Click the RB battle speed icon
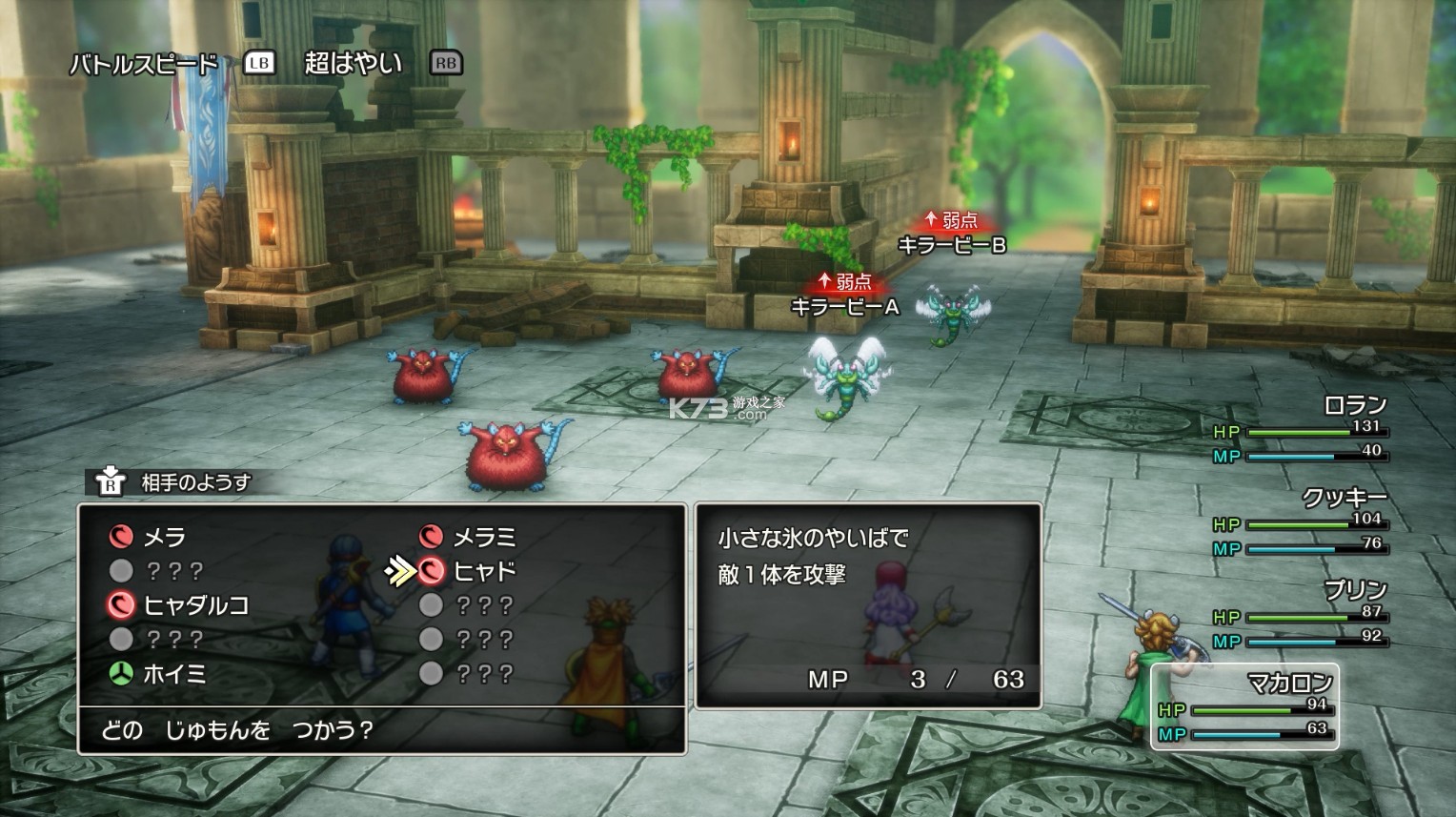The image size is (1456, 817). (444, 64)
